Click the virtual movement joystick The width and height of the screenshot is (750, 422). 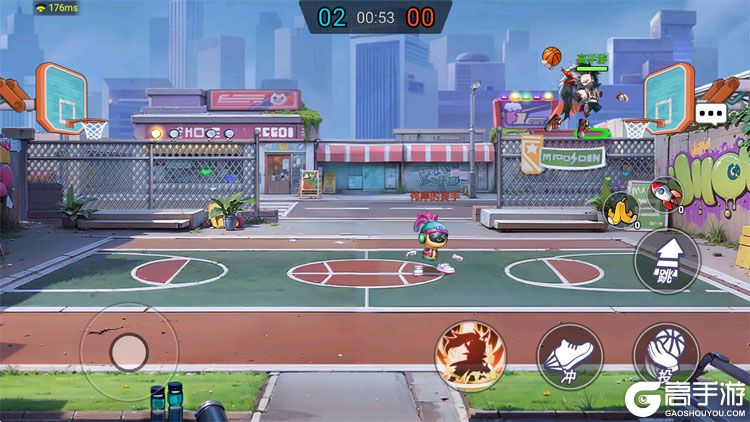coord(128,351)
